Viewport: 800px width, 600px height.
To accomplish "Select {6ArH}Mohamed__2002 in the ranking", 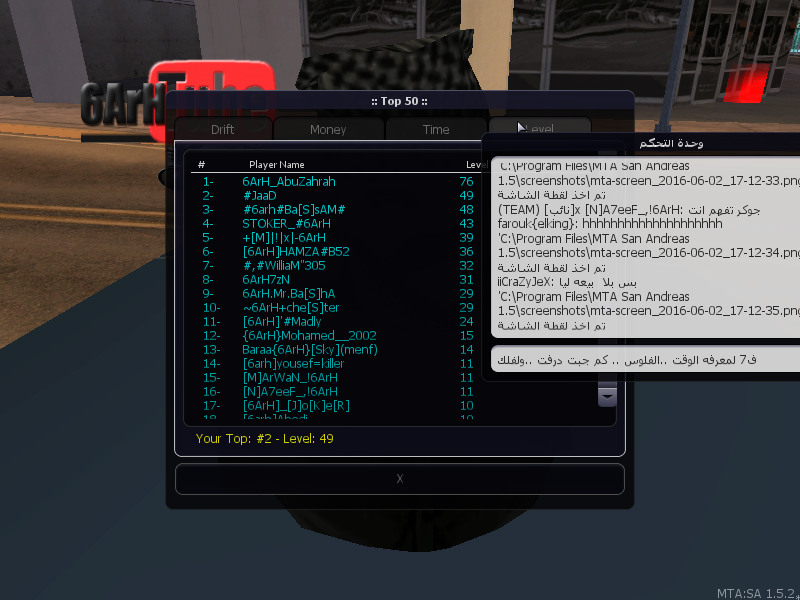I will tap(309, 336).
